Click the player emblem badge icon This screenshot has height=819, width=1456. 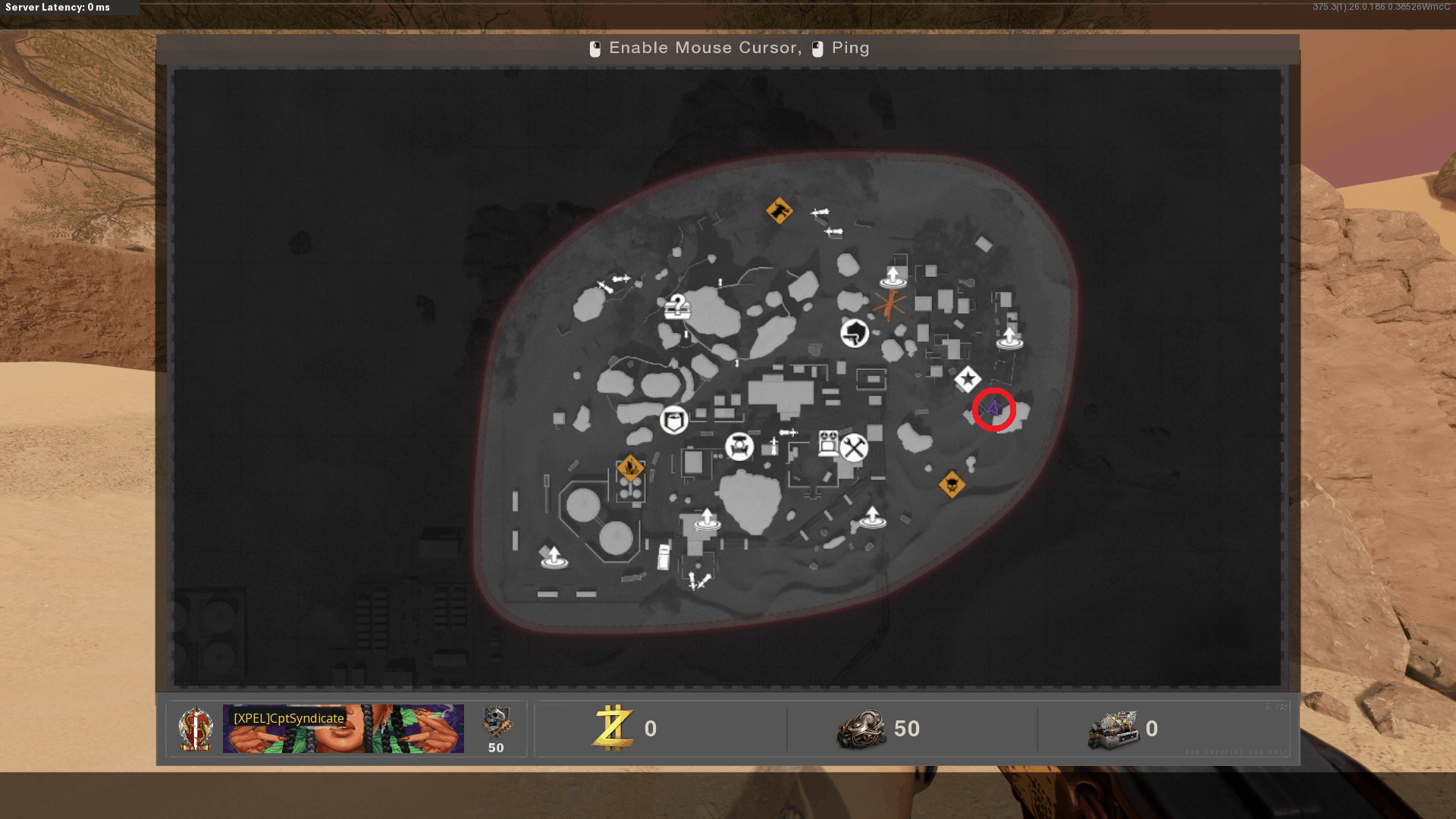(x=196, y=729)
